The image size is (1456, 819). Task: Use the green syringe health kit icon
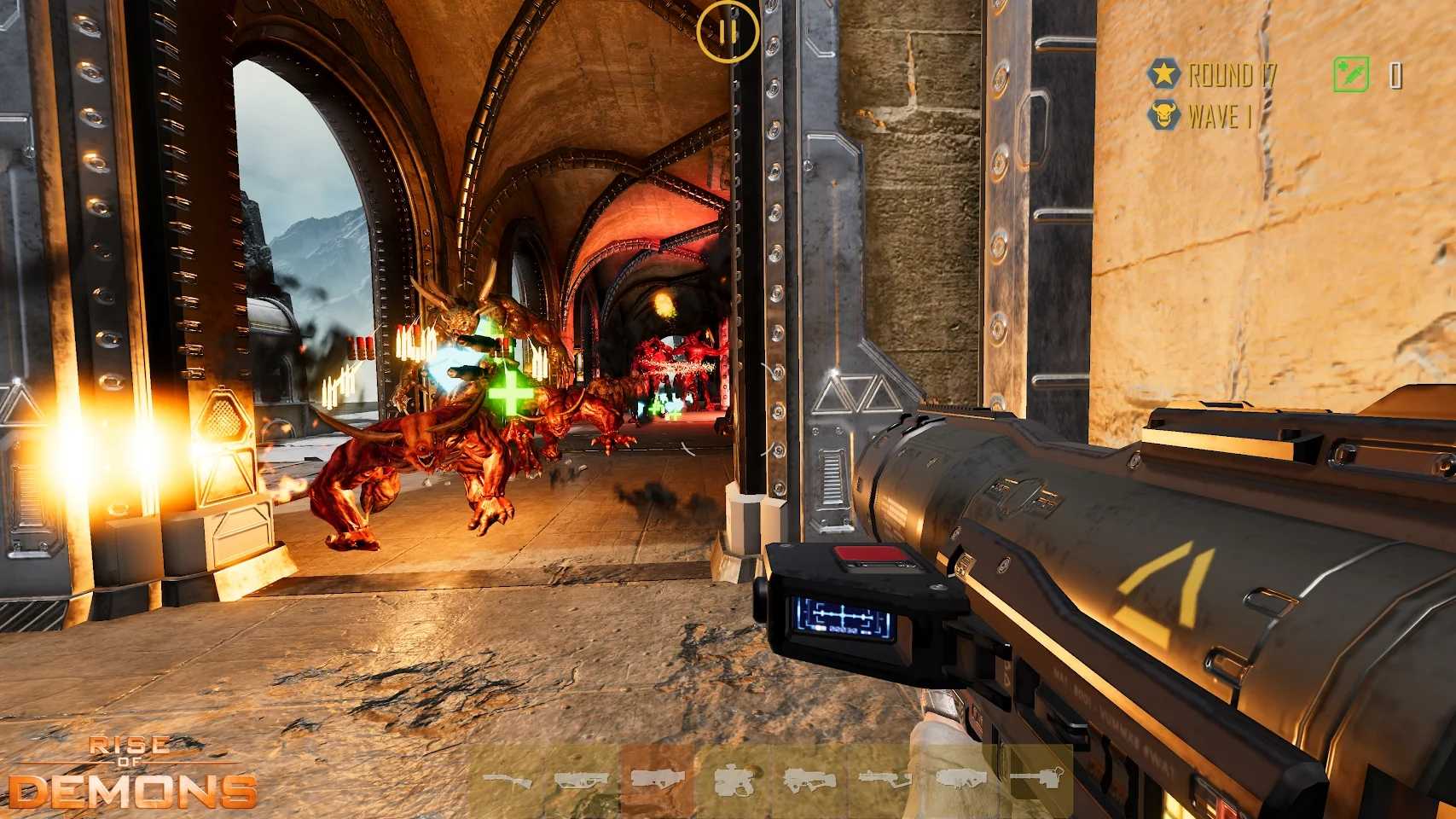(1351, 75)
